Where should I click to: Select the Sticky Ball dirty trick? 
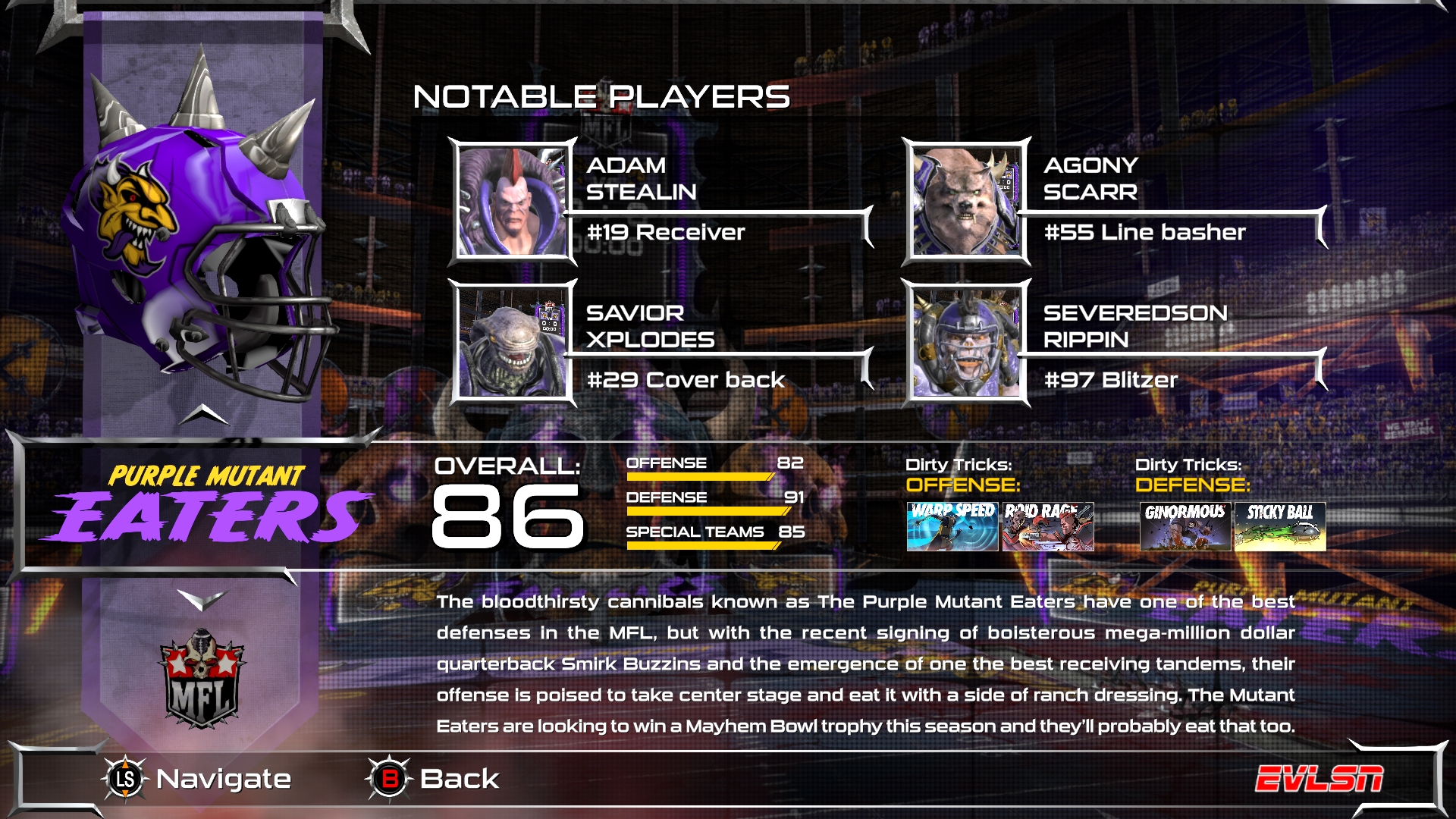coord(1283,525)
